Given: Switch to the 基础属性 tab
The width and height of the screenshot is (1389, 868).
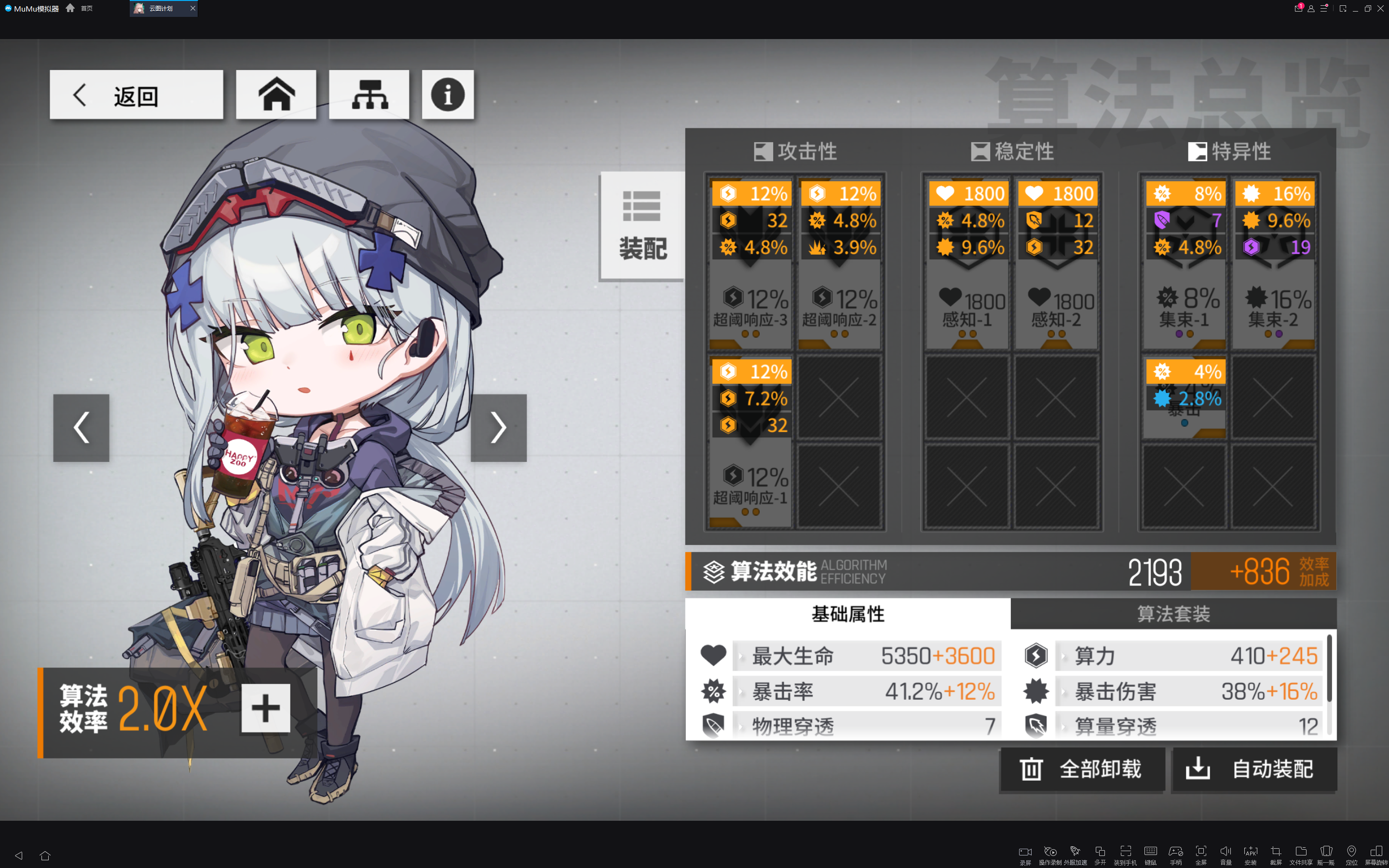Looking at the screenshot, I should pos(848,614).
